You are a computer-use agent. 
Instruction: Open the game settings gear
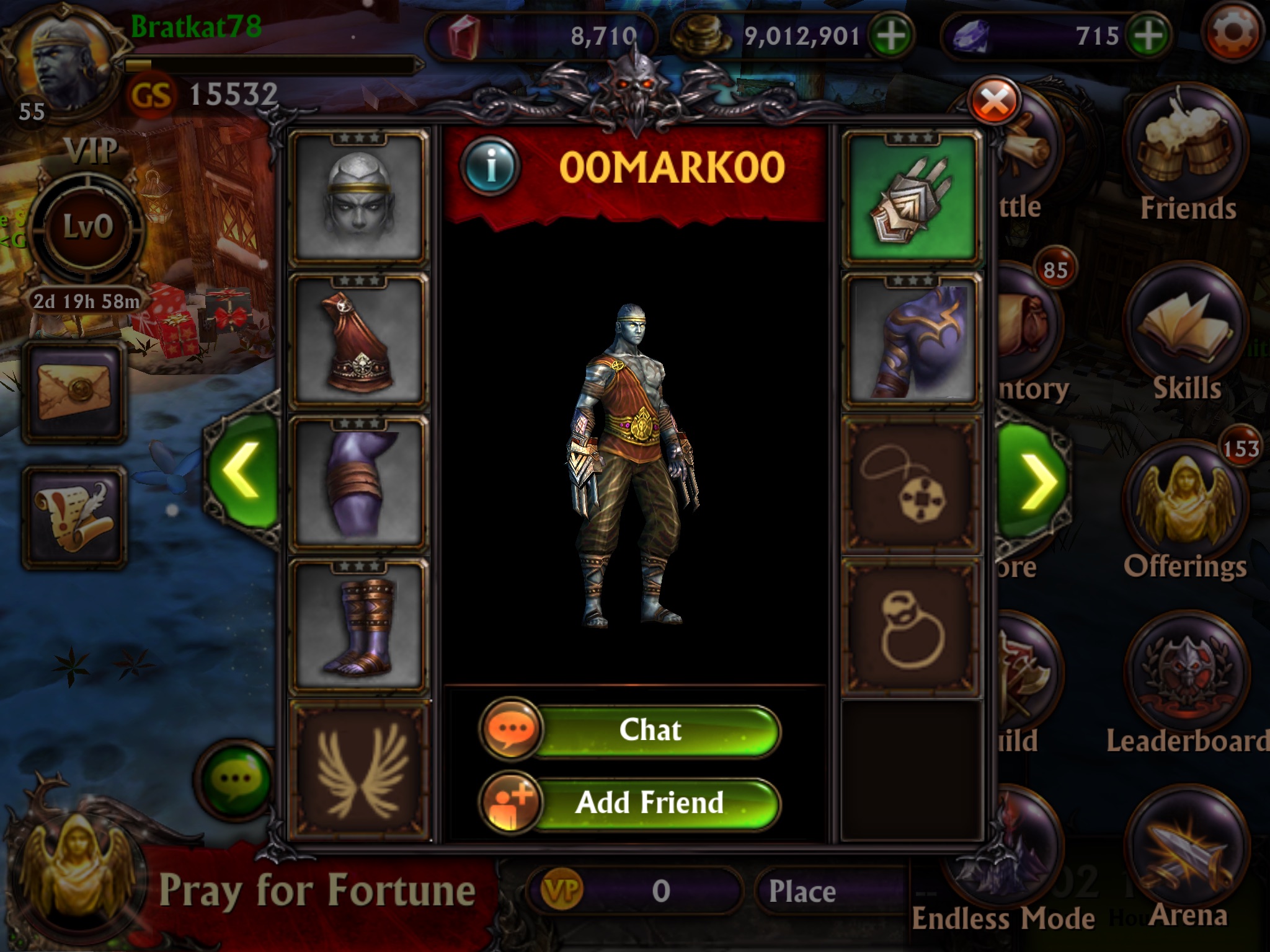point(1232,34)
